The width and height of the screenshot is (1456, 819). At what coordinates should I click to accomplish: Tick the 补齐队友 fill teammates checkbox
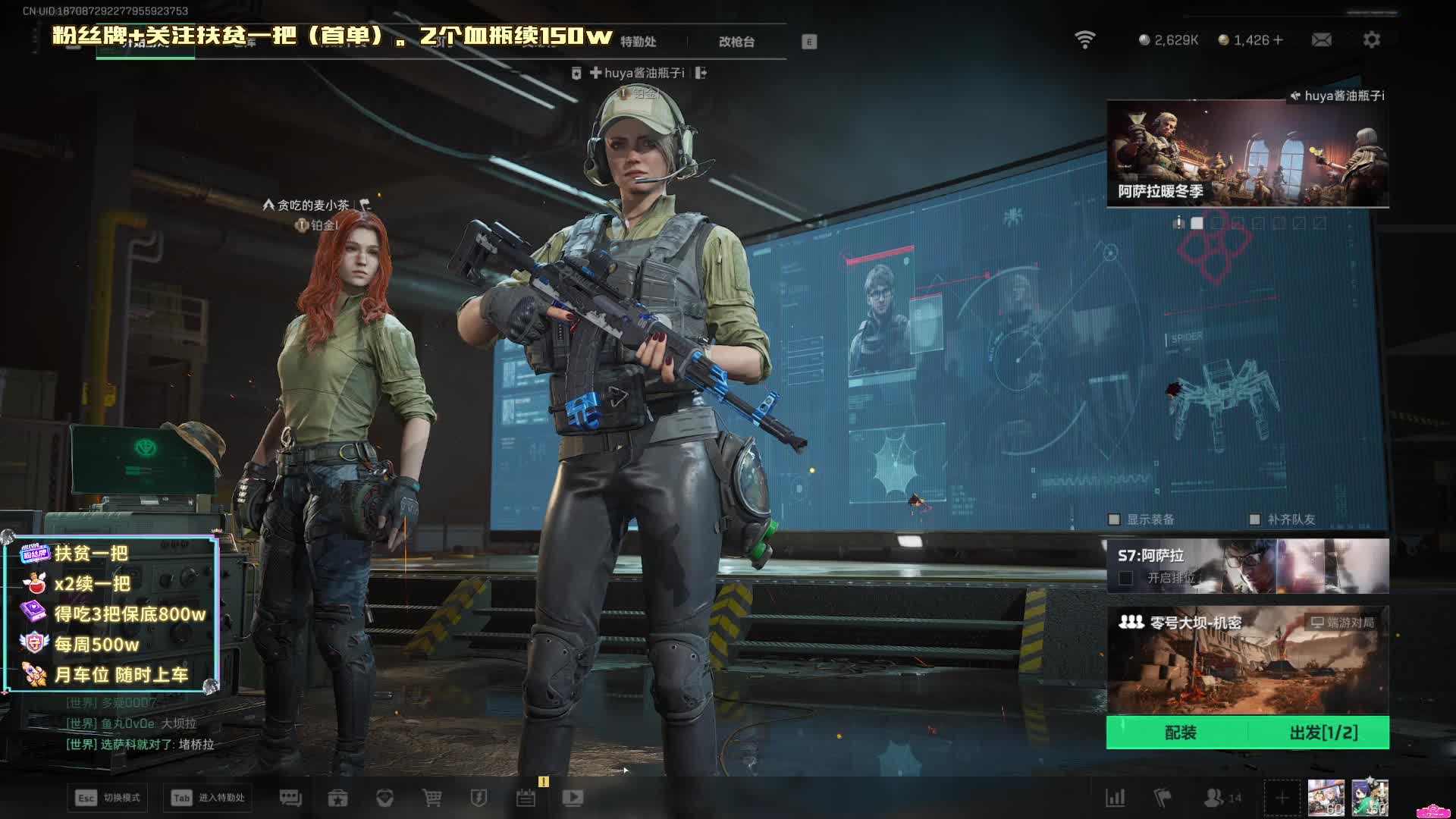coord(1254,519)
